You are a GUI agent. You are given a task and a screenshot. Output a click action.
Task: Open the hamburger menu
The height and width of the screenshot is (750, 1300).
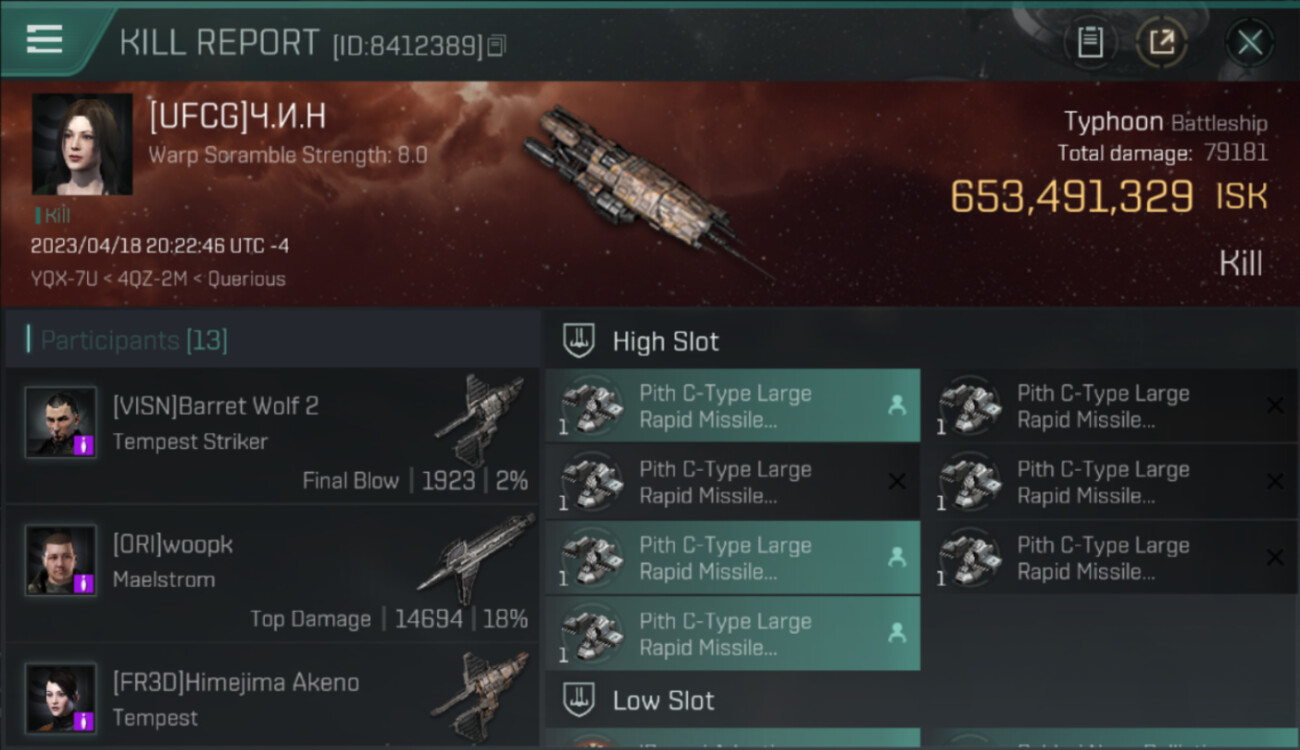coord(45,40)
